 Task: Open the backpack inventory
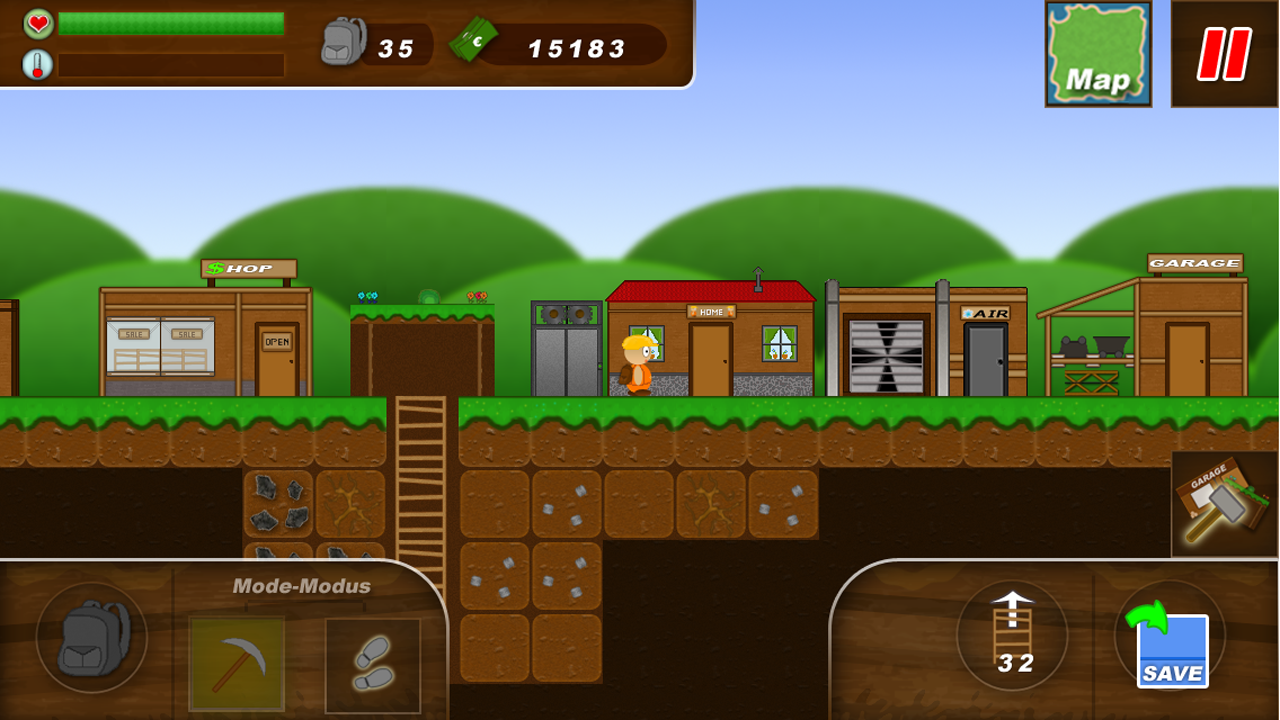tap(90, 638)
